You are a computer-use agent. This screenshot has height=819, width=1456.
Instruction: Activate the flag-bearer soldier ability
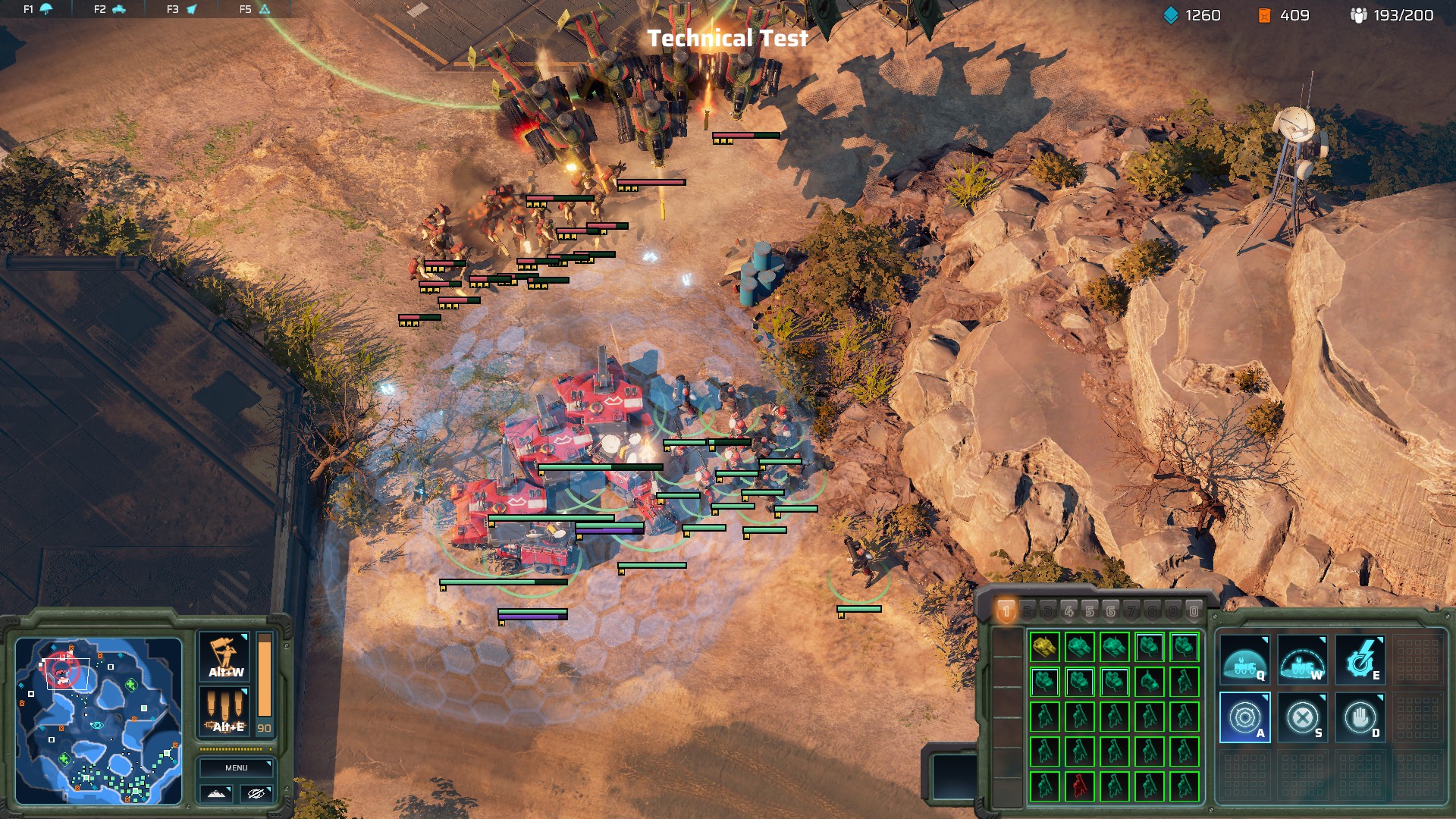pos(224,657)
